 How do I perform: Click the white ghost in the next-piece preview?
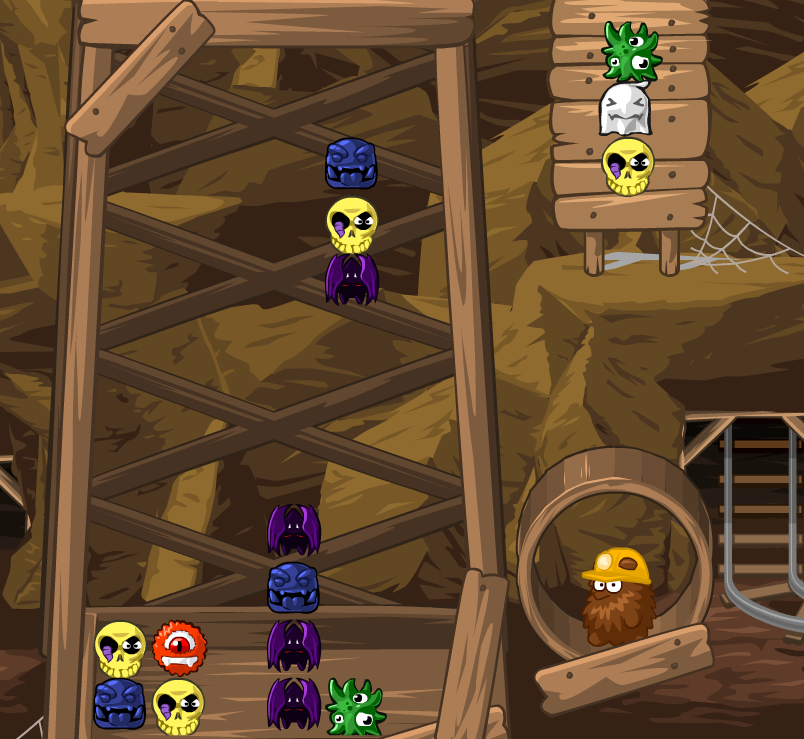tap(625, 109)
